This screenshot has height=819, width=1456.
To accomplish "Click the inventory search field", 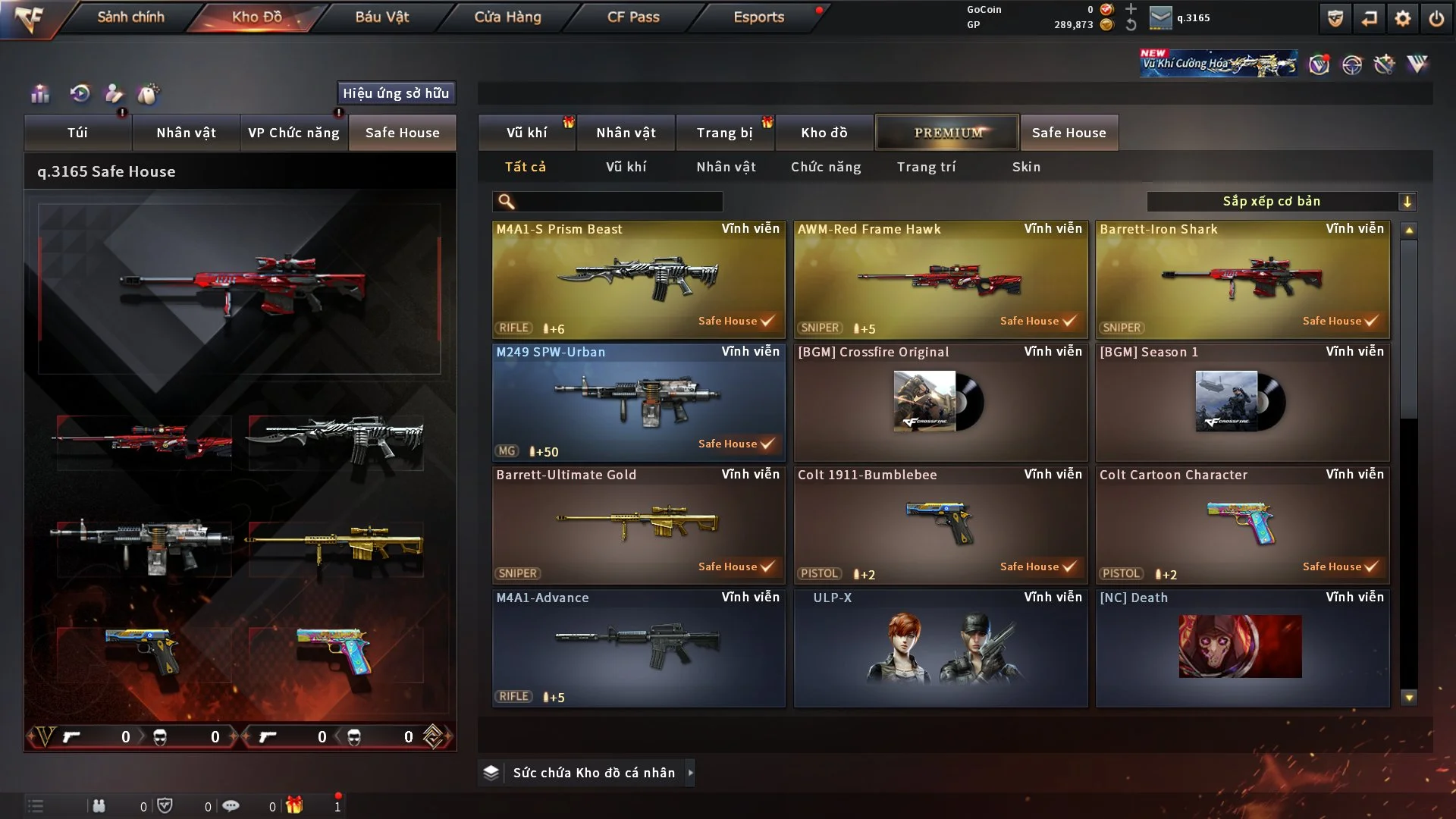I will [x=618, y=202].
